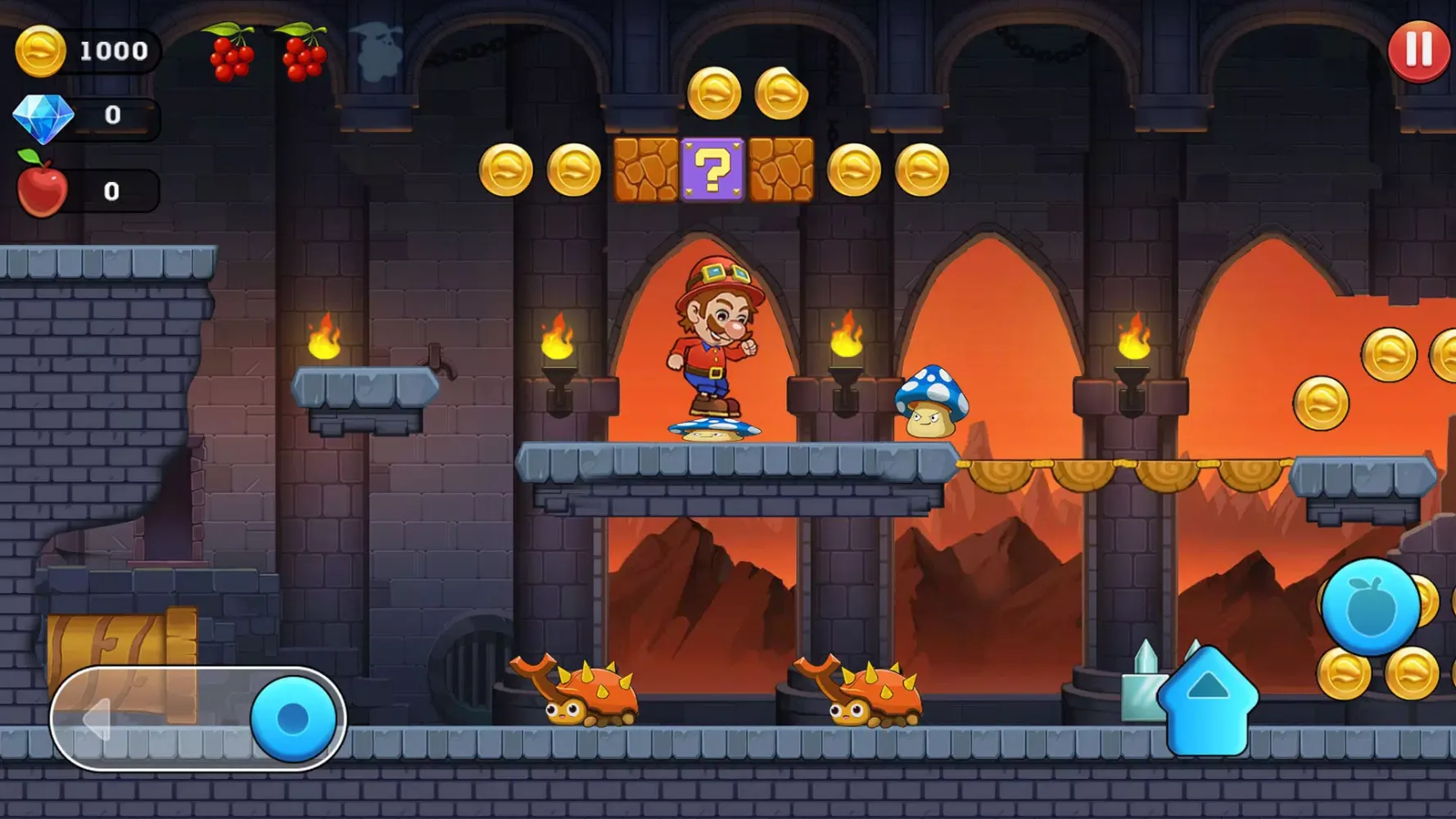Pause the game with the pause button
Viewport: 1456px width, 819px height.
click(1416, 52)
